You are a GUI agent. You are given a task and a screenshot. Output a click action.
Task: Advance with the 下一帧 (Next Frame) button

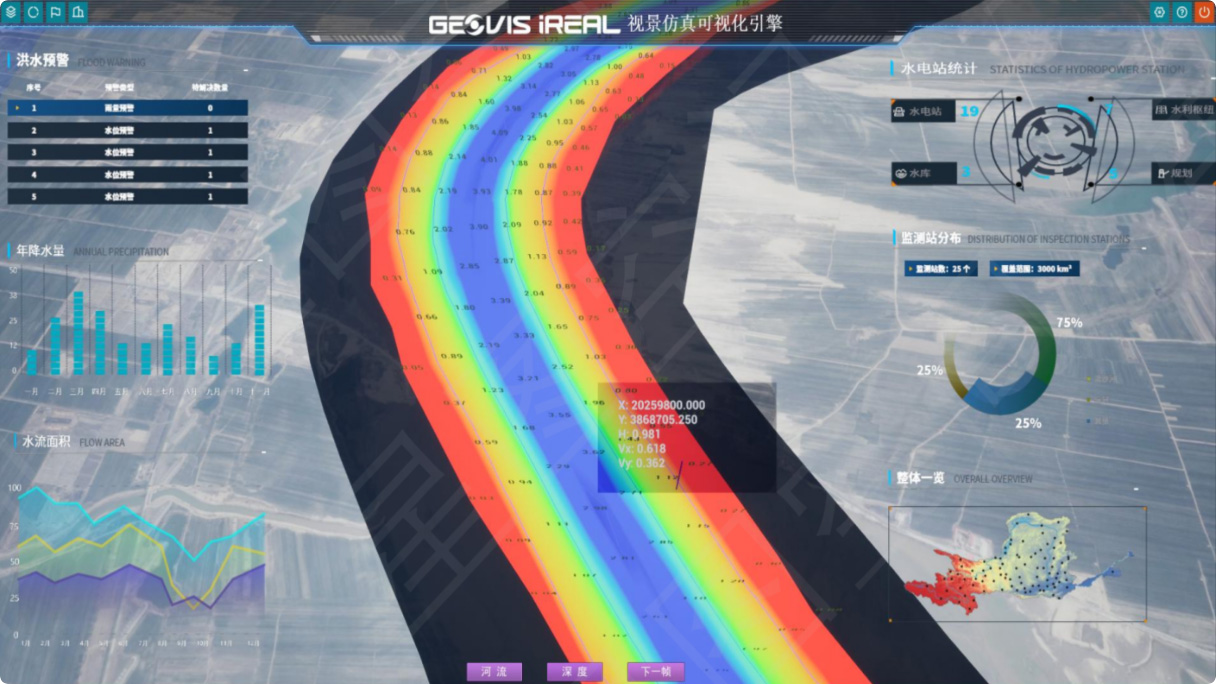(655, 672)
